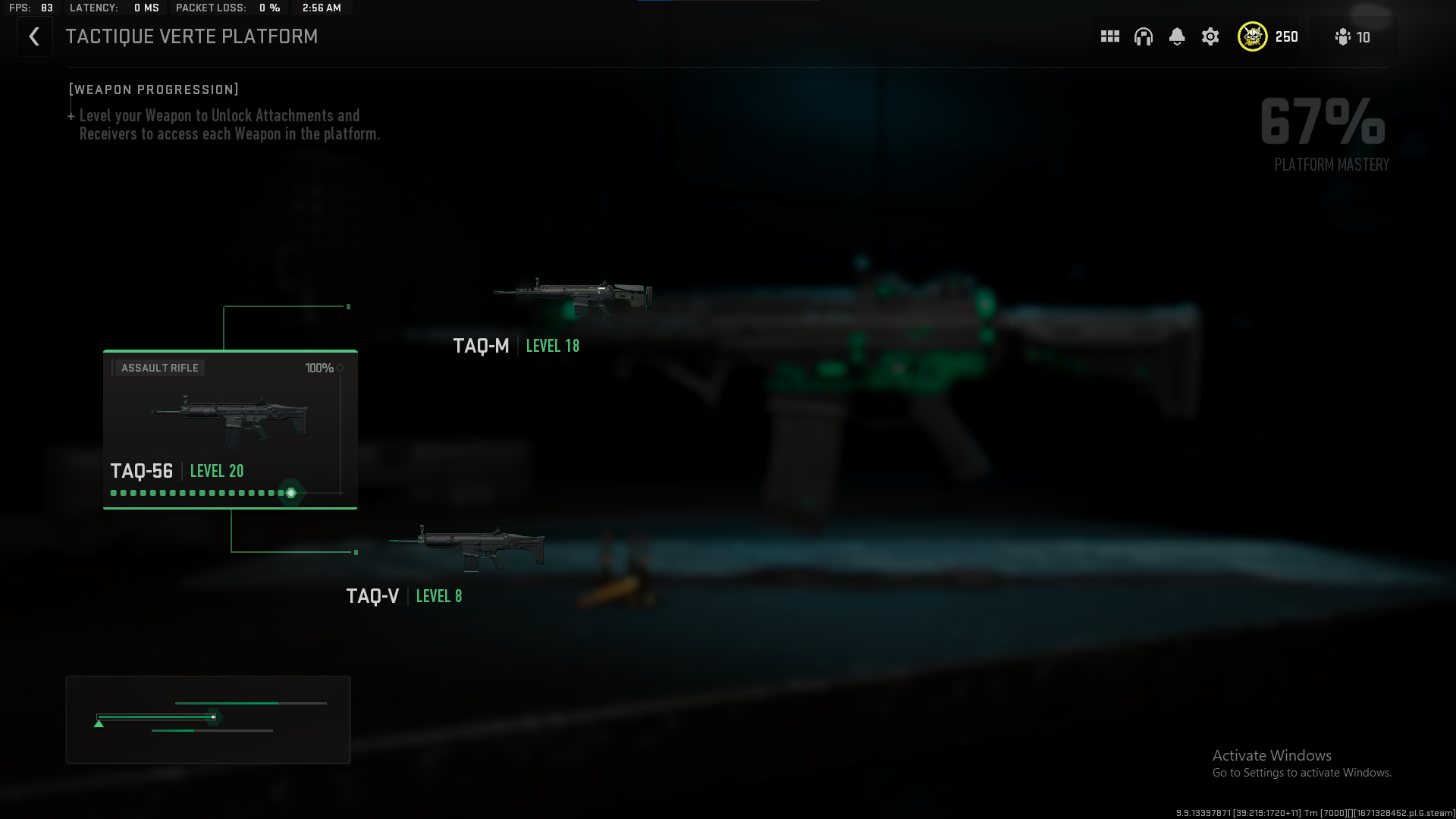Open notifications via the bell icon

(x=1176, y=36)
